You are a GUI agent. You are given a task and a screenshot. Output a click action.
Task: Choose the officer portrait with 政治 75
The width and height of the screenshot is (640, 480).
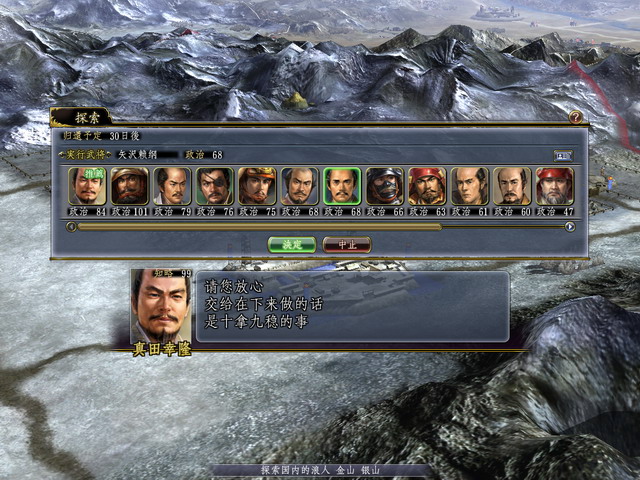(257, 186)
